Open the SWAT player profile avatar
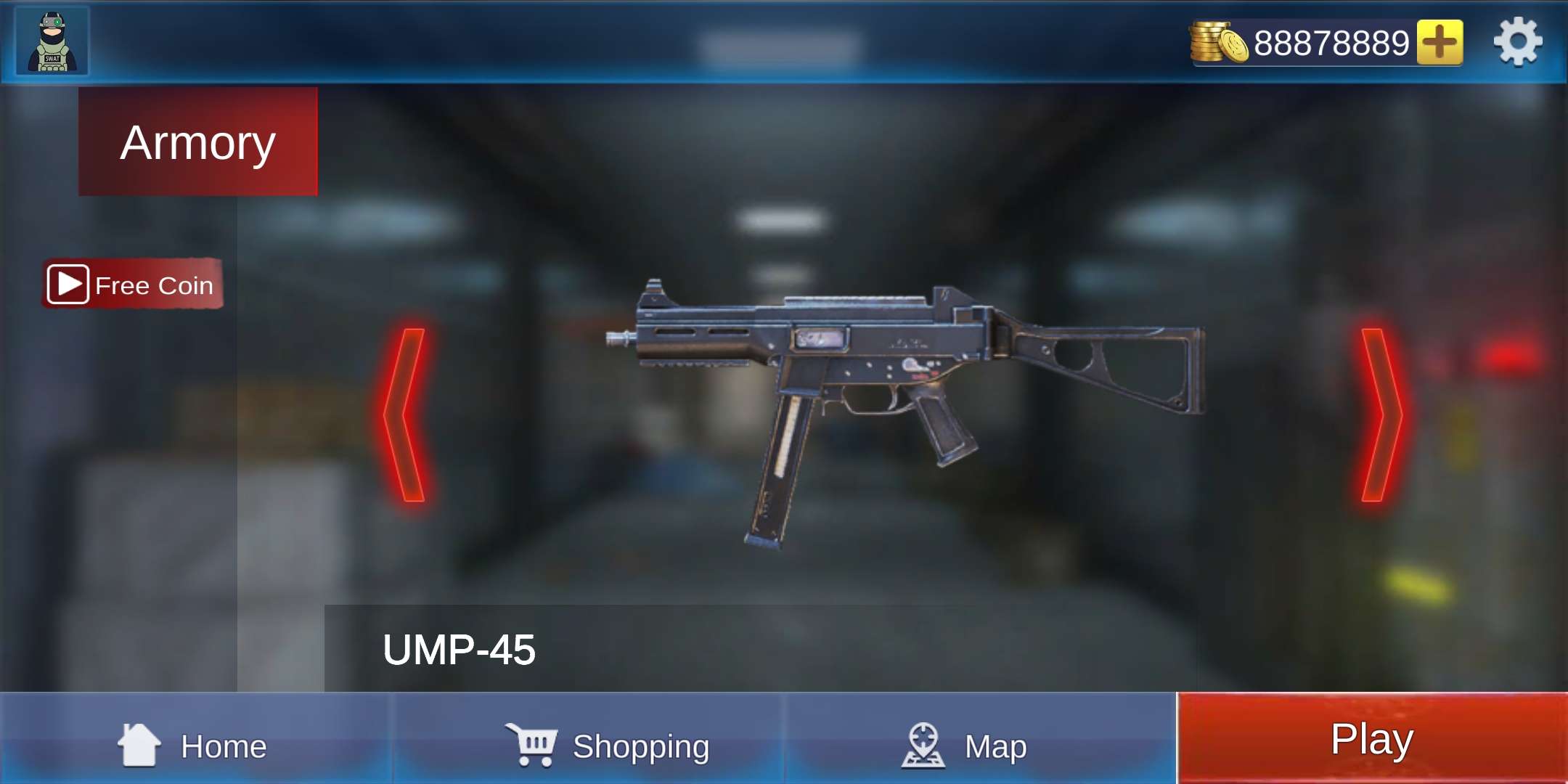Image resolution: width=1568 pixels, height=784 pixels. point(52,41)
